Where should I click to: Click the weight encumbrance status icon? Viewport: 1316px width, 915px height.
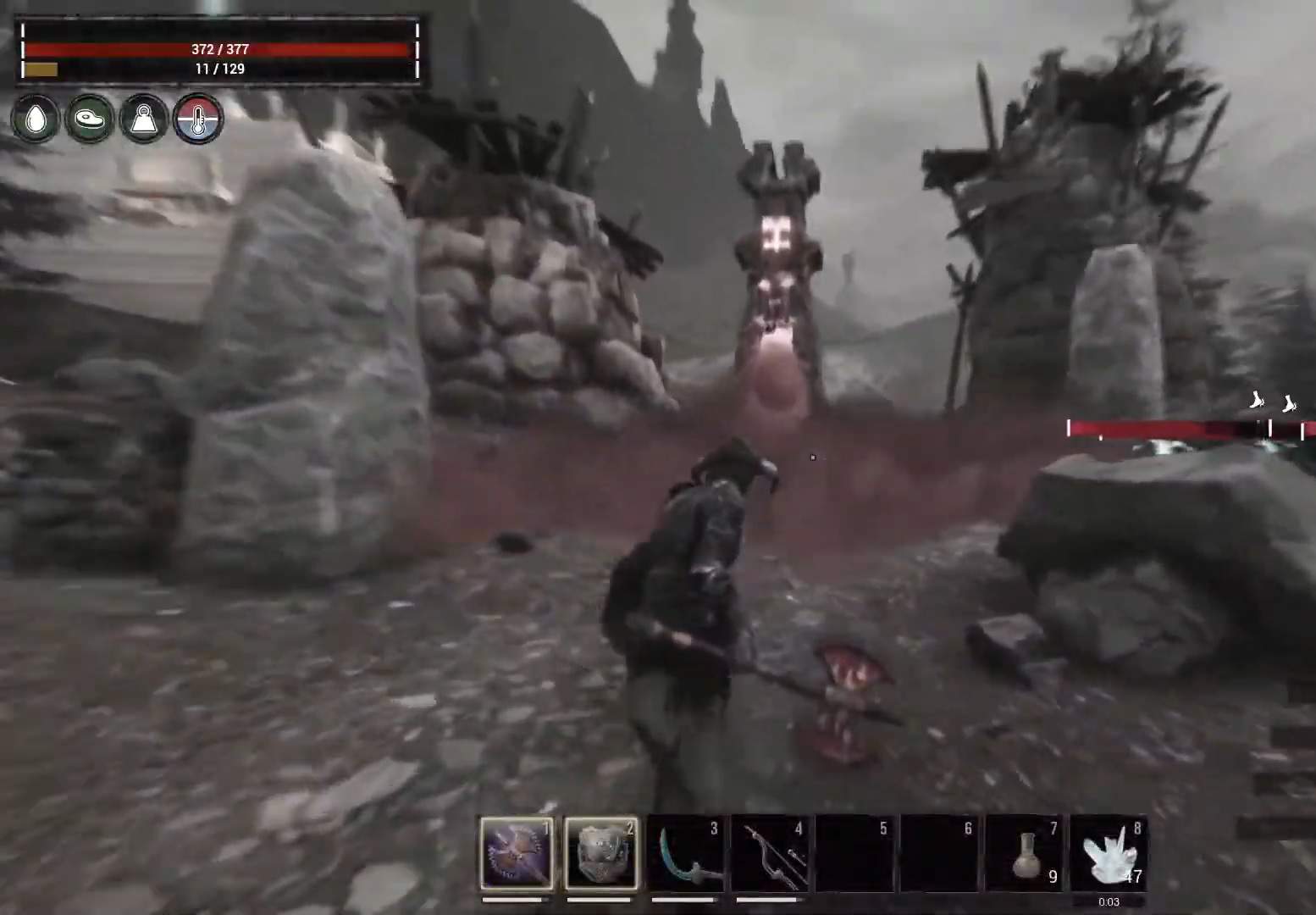pos(143,119)
